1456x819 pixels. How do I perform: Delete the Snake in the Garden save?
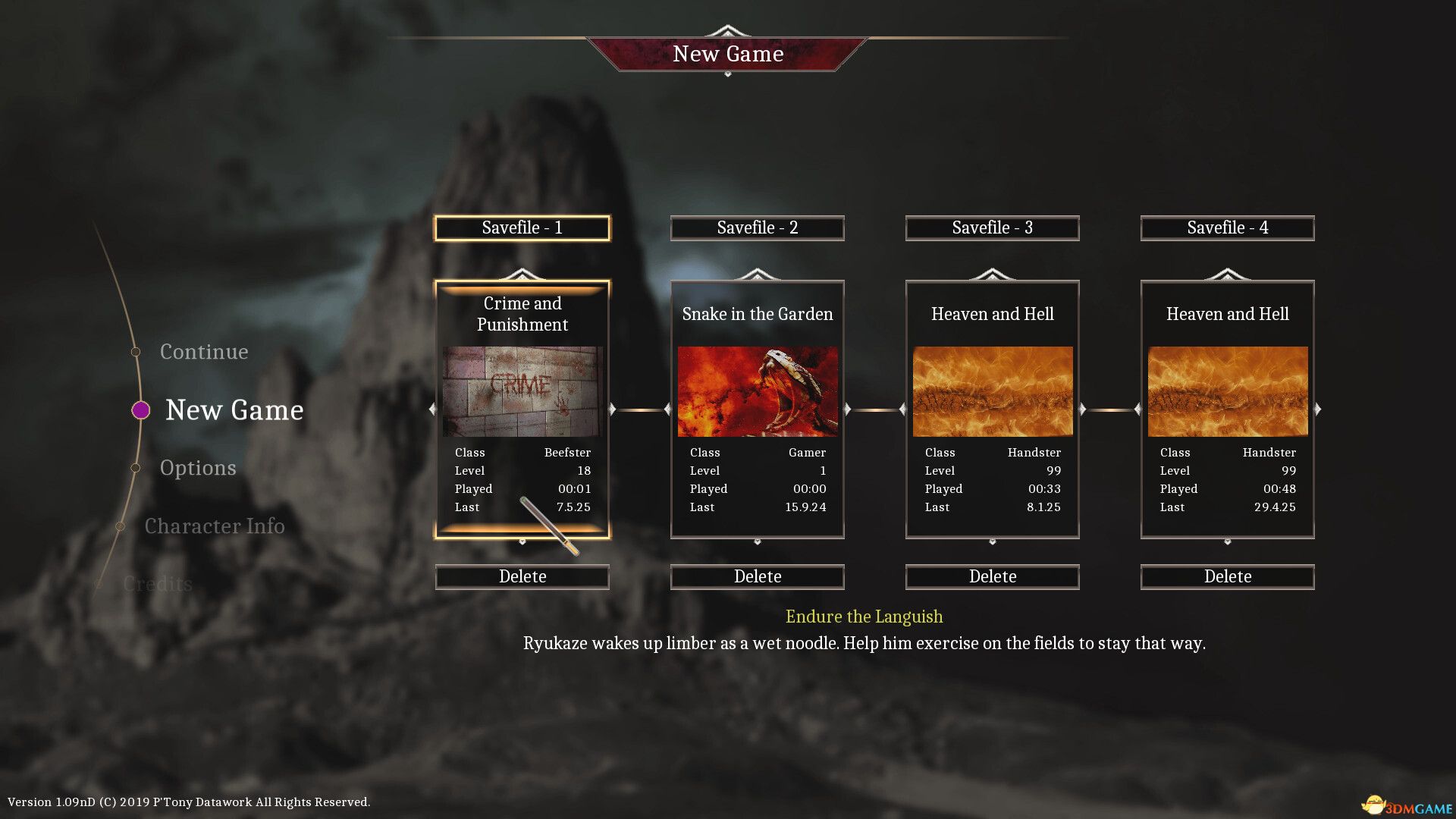point(757,576)
